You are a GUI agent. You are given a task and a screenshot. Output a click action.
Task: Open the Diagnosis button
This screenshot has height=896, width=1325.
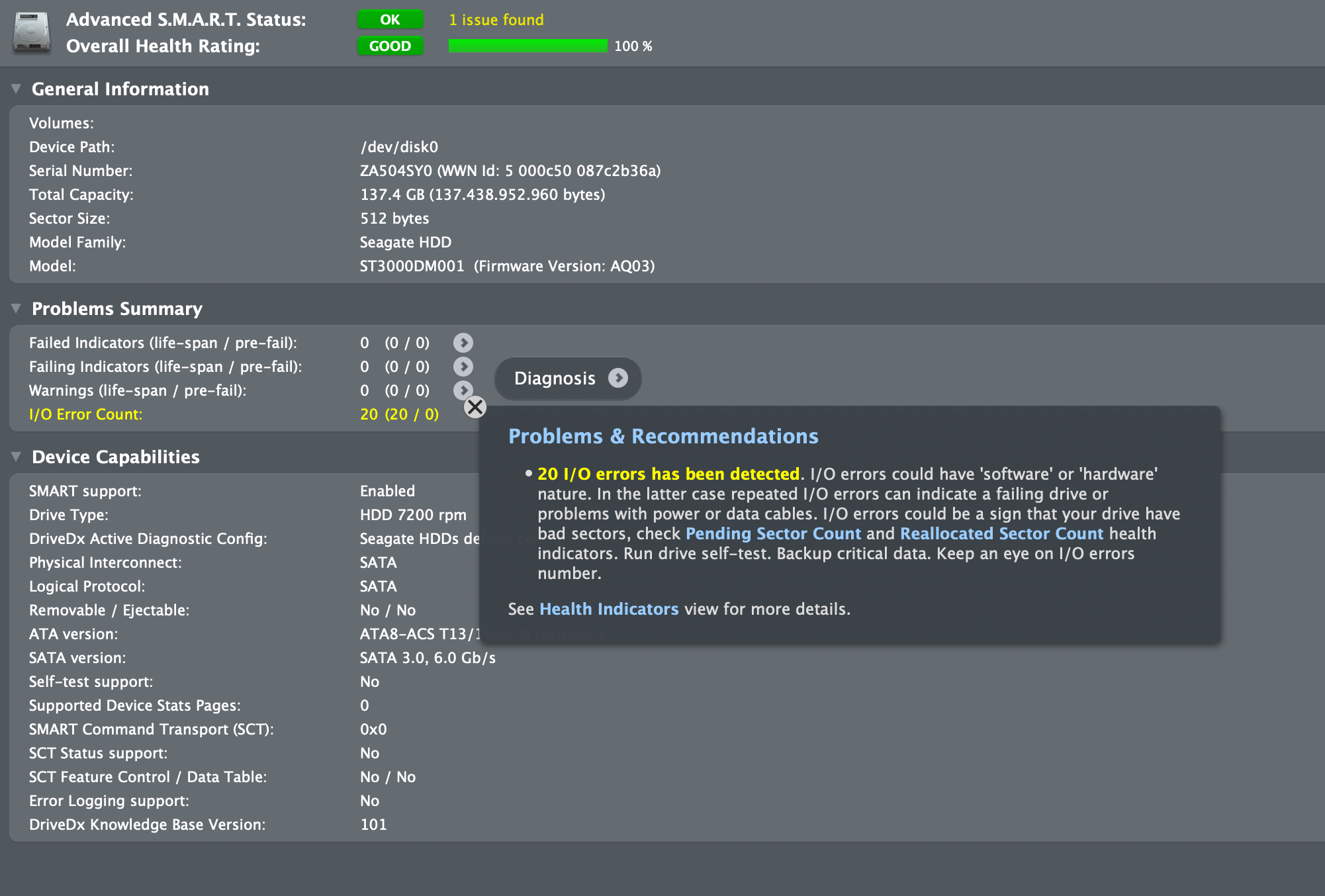567,379
